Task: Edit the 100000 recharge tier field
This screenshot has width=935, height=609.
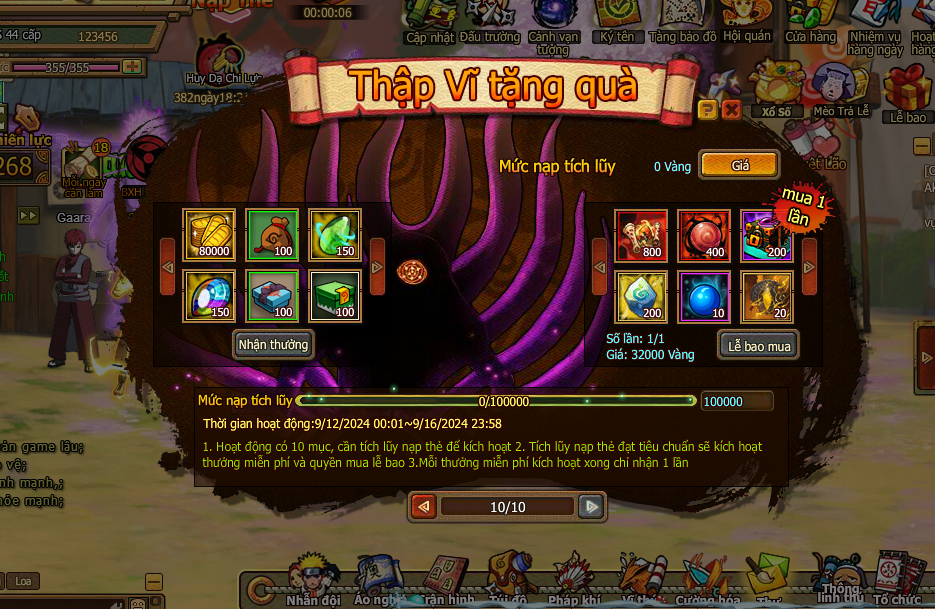Action: [x=736, y=401]
